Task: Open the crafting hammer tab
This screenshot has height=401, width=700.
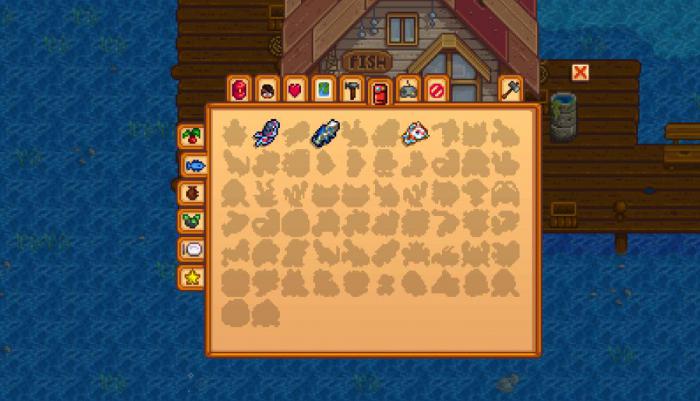Action: pyautogui.click(x=351, y=90)
